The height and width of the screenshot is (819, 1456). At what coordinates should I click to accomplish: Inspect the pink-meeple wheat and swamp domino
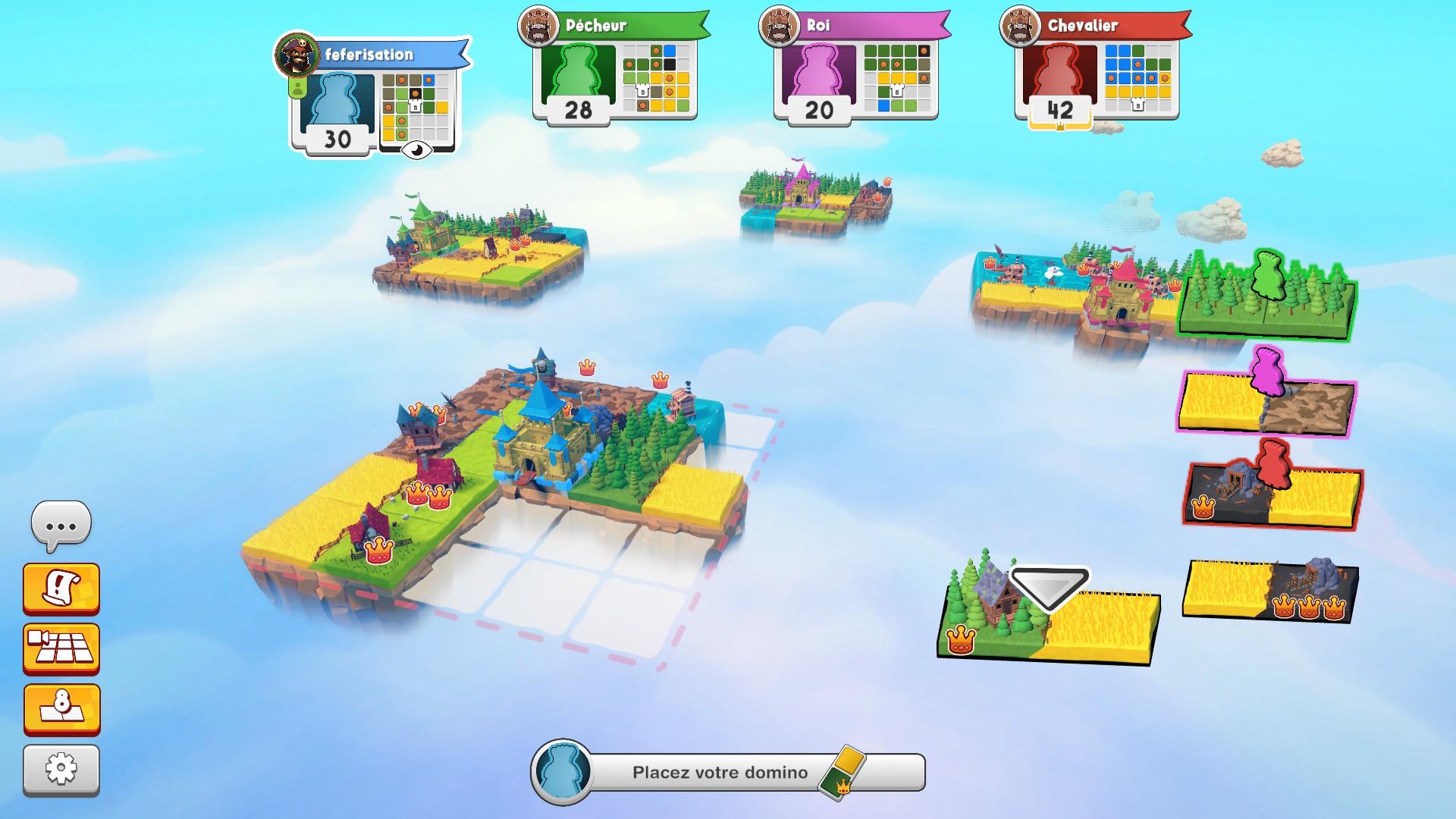1266,403
